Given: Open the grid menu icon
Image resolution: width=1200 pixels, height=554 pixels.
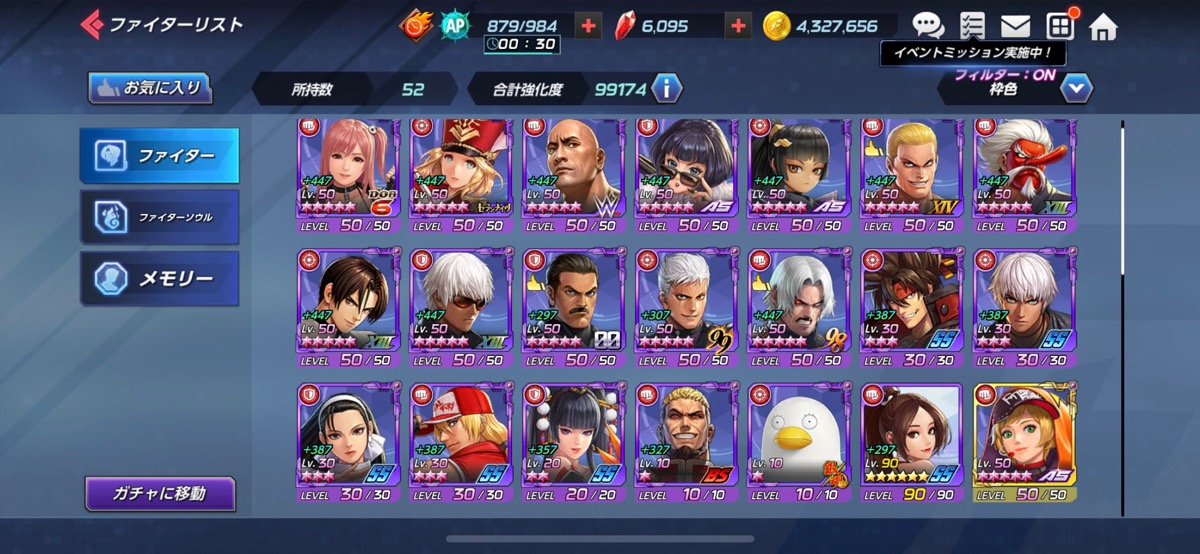Looking at the screenshot, I should [1060, 26].
